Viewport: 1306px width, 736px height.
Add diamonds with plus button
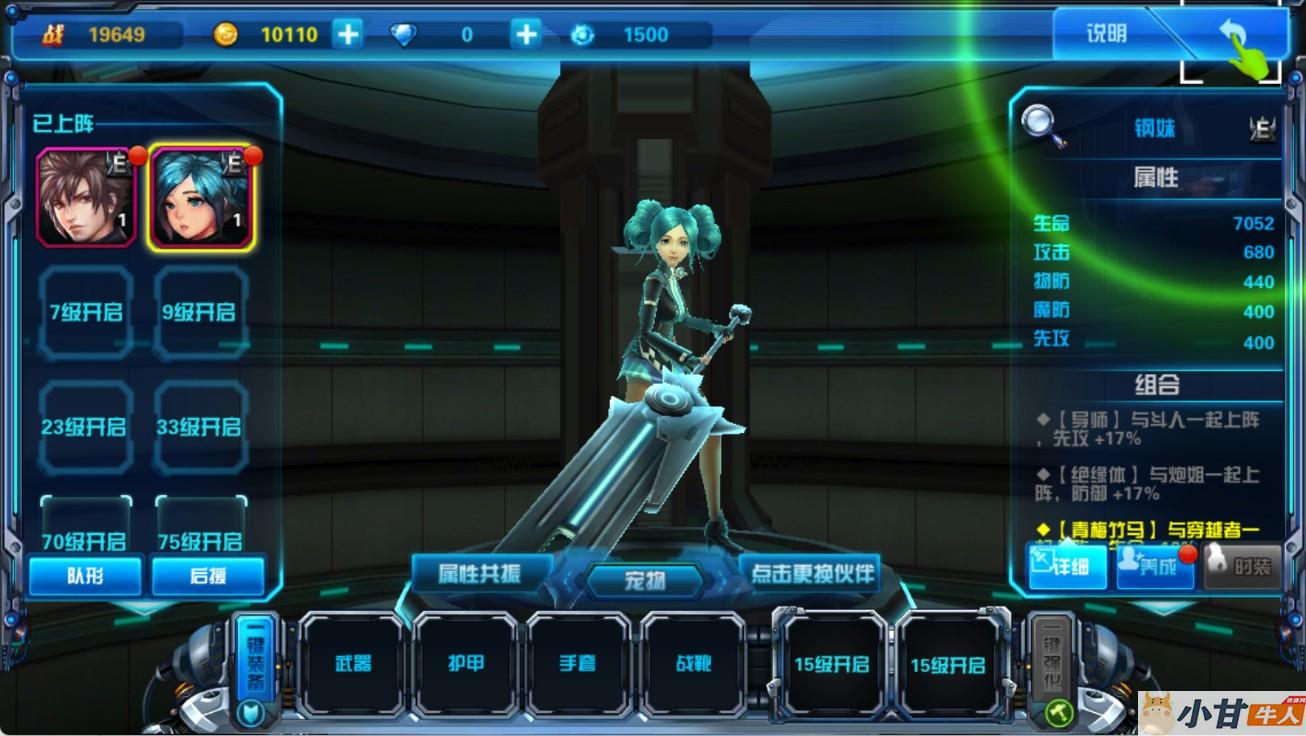coord(525,34)
